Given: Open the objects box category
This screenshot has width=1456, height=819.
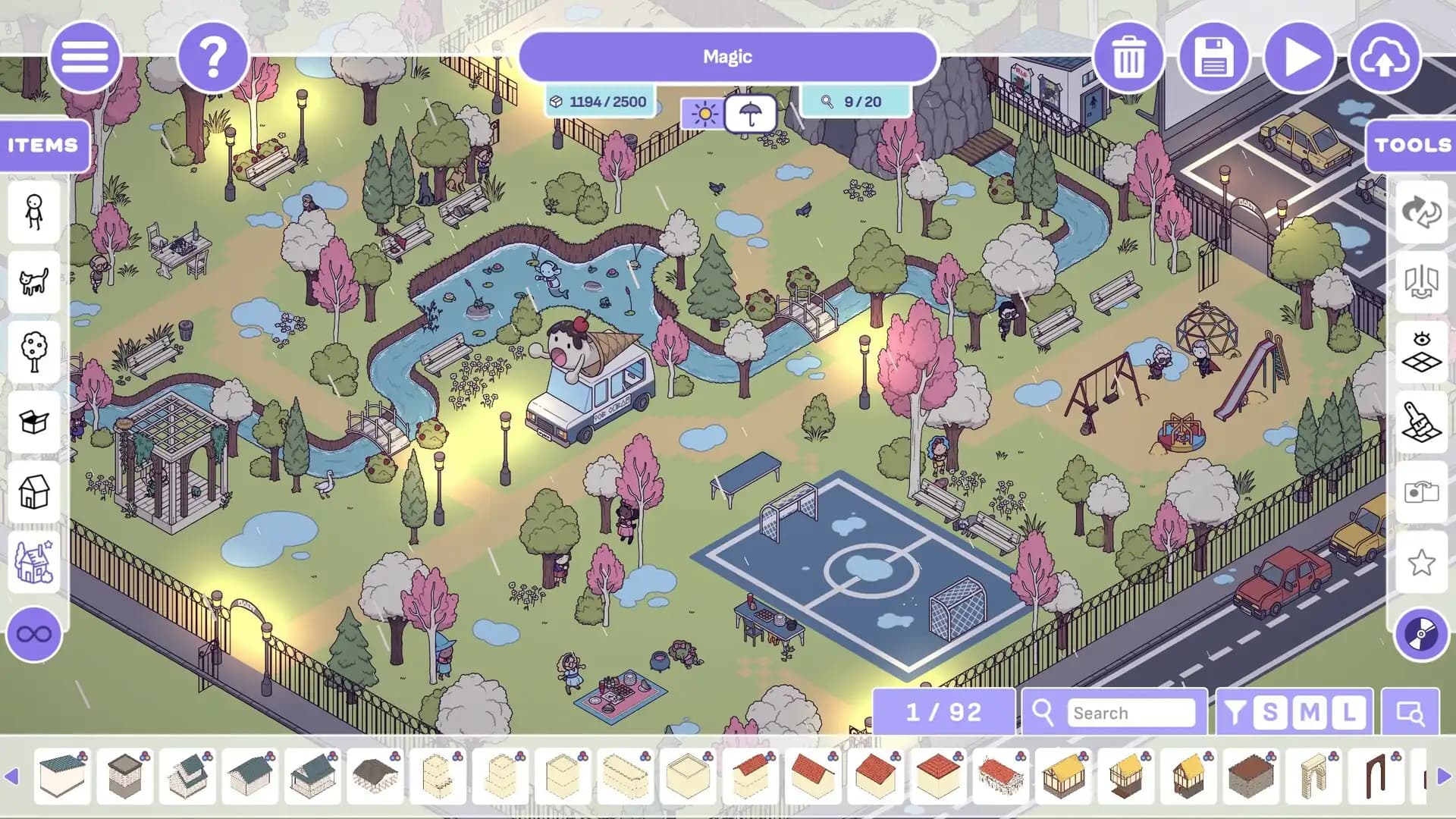Looking at the screenshot, I should 33,422.
